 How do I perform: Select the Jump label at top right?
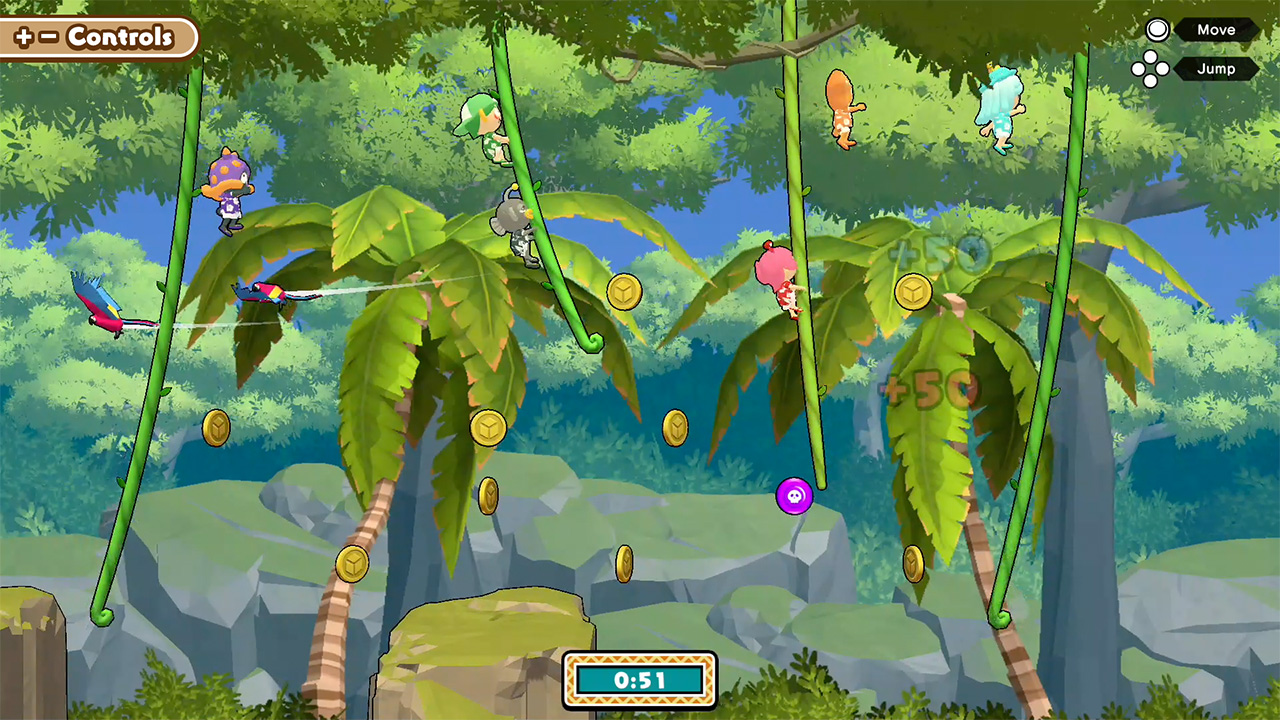tap(1216, 69)
